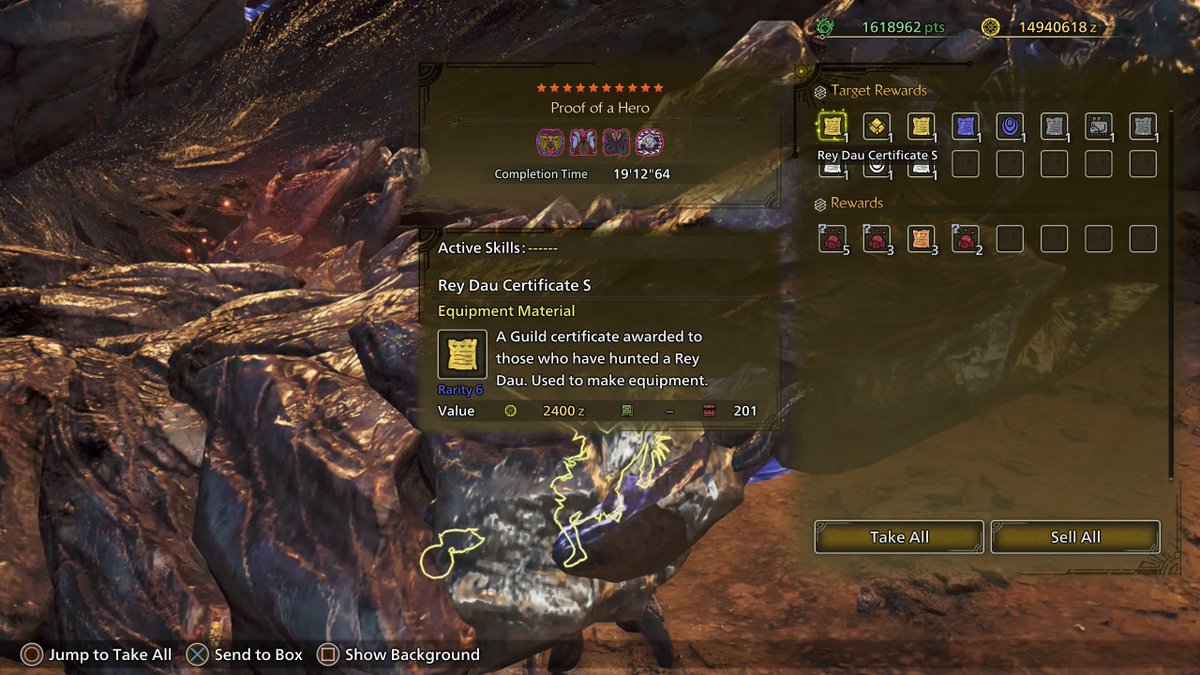Take all quest rewards

(899, 537)
